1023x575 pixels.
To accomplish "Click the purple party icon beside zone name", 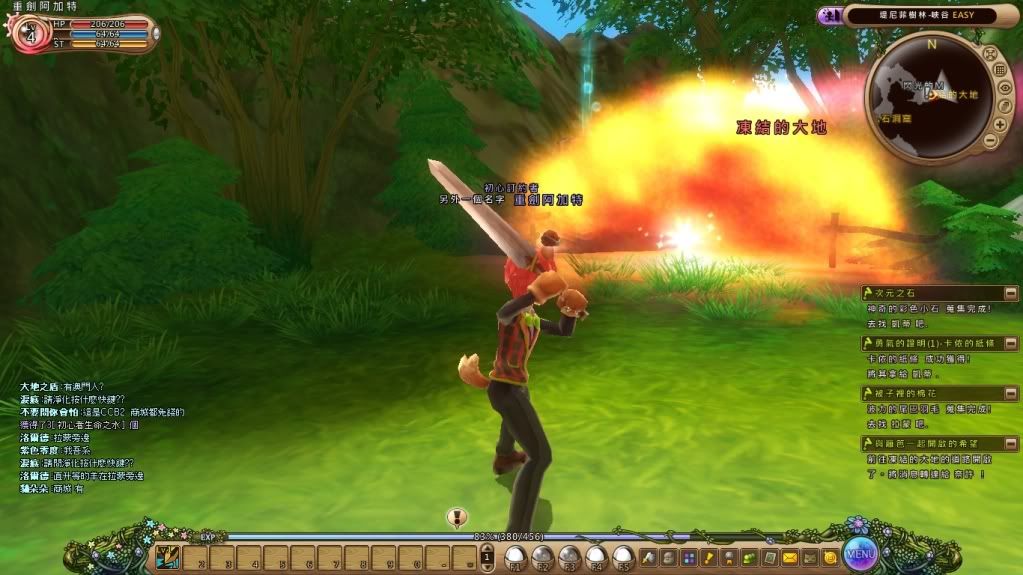I will pyautogui.click(x=829, y=15).
